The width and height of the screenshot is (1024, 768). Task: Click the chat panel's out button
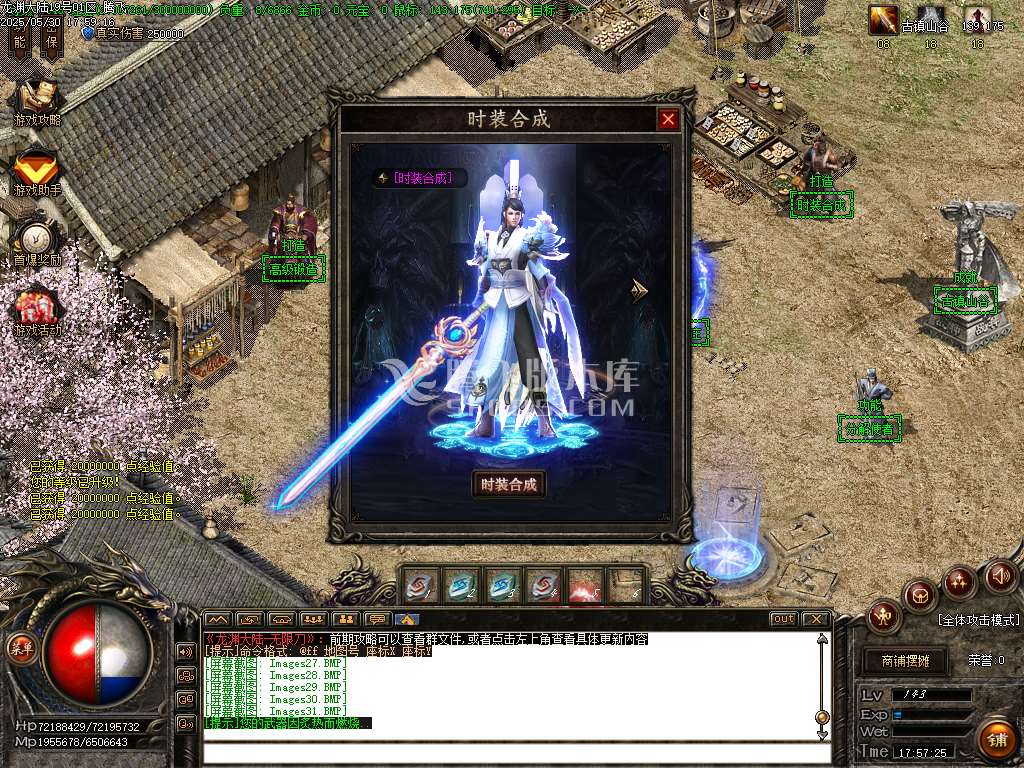point(783,619)
